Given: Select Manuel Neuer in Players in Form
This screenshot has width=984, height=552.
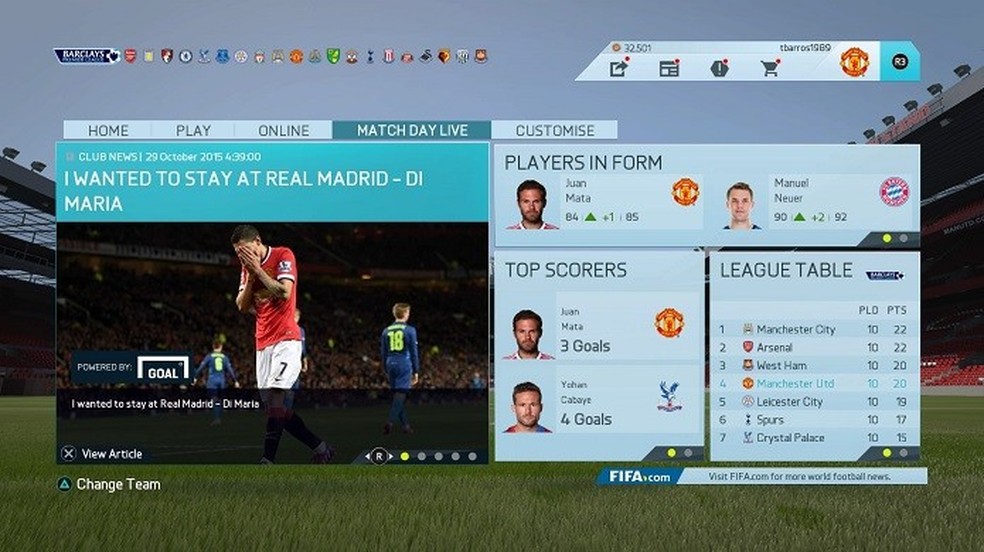Looking at the screenshot, I should [813, 204].
